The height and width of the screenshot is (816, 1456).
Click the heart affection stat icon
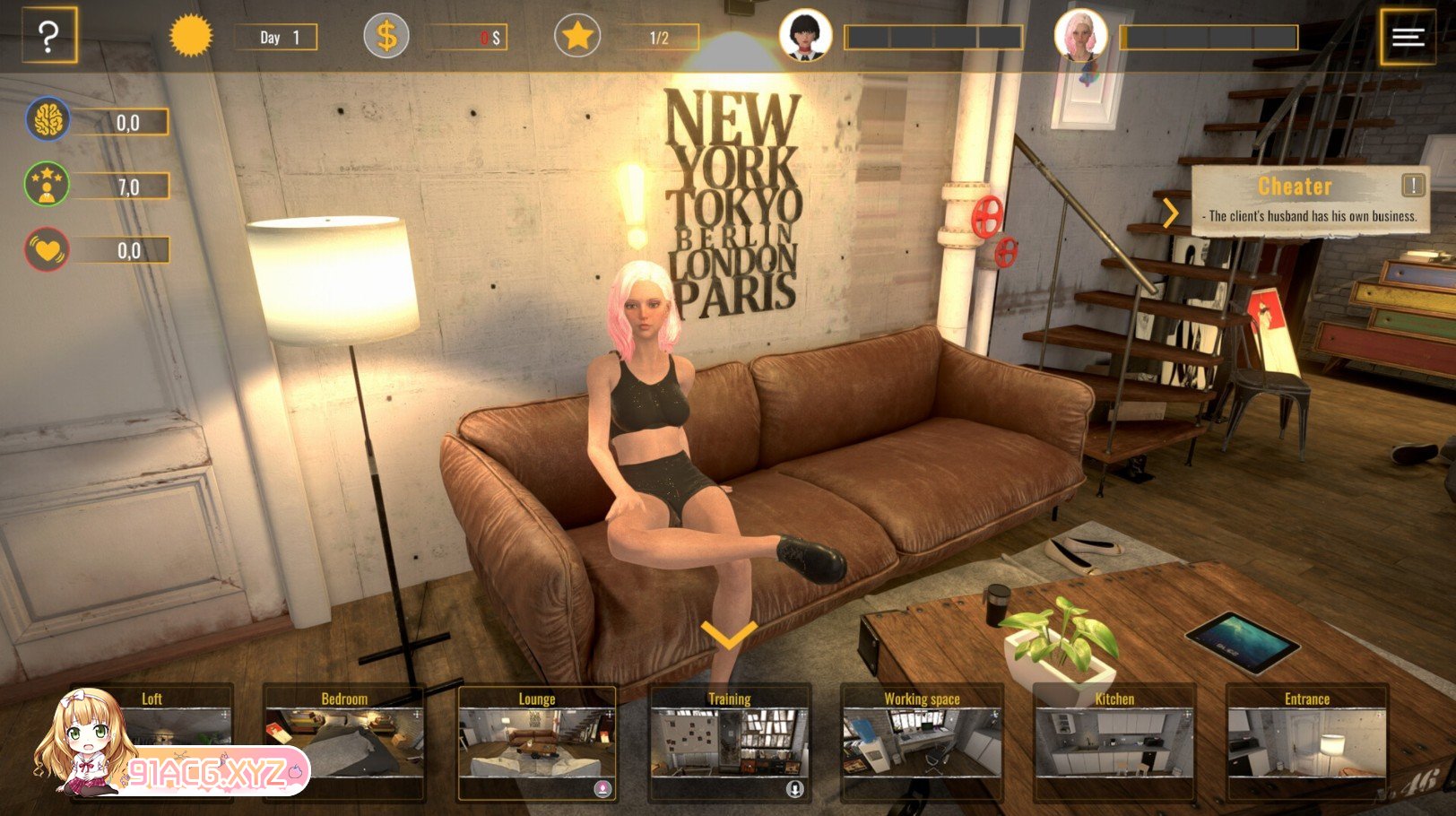point(48,250)
